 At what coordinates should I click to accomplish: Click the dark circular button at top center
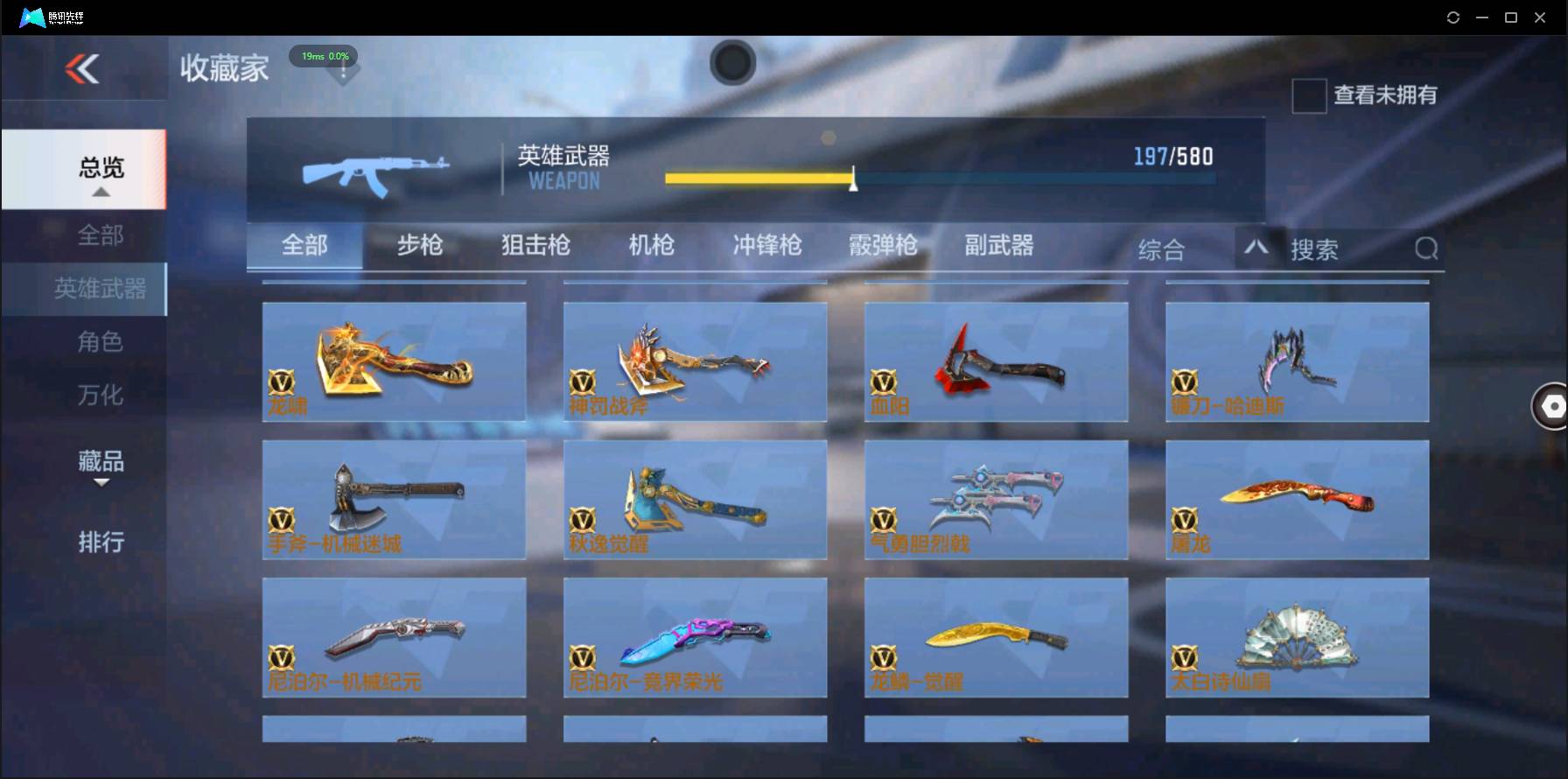(733, 63)
